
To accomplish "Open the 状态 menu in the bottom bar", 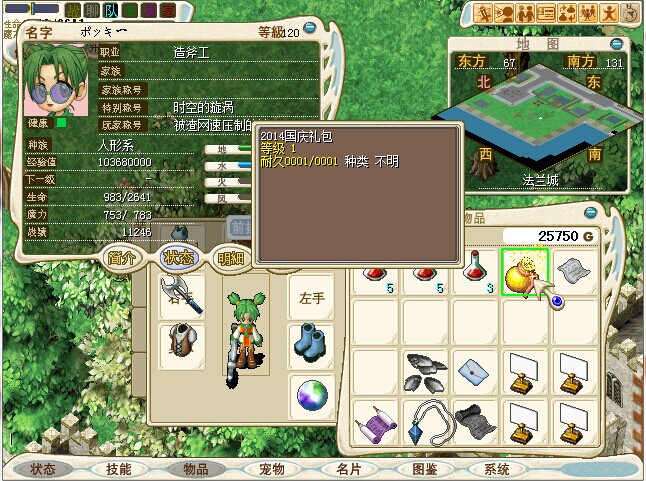I will 43,468.
